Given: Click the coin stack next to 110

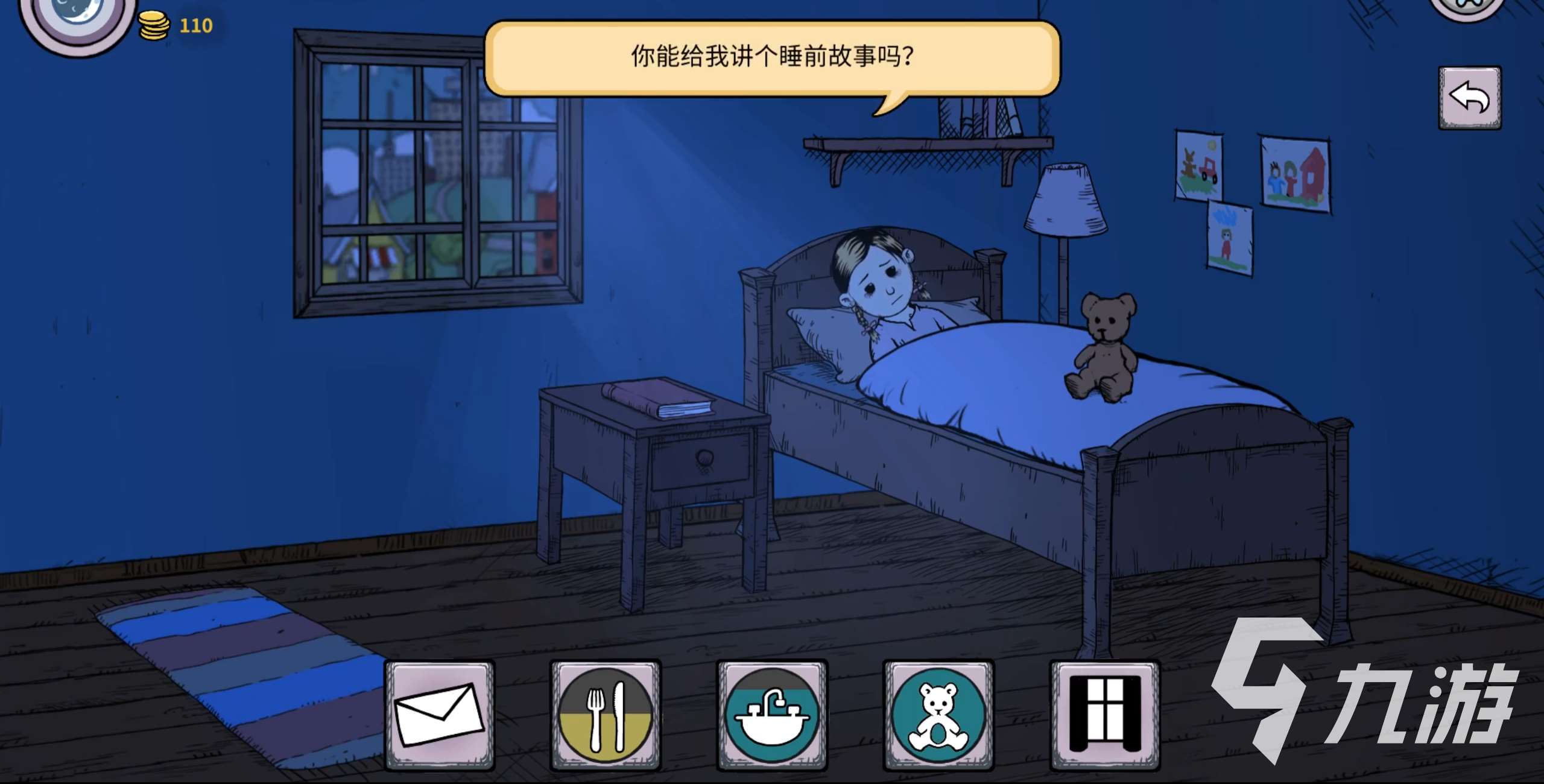Looking at the screenshot, I should pyautogui.click(x=155, y=25).
